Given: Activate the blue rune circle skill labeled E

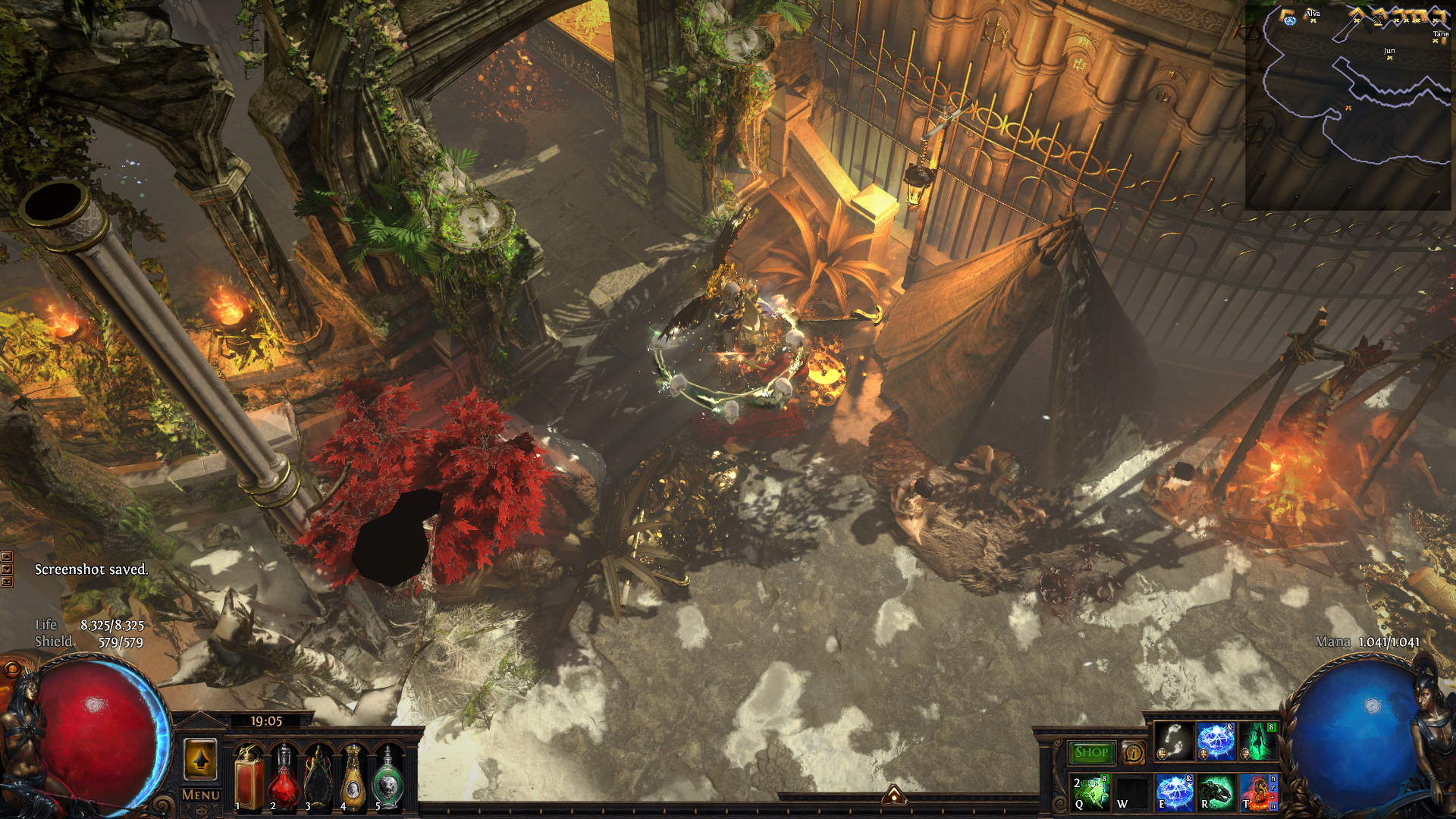Looking at the screenshot, I should [1175, 792].
